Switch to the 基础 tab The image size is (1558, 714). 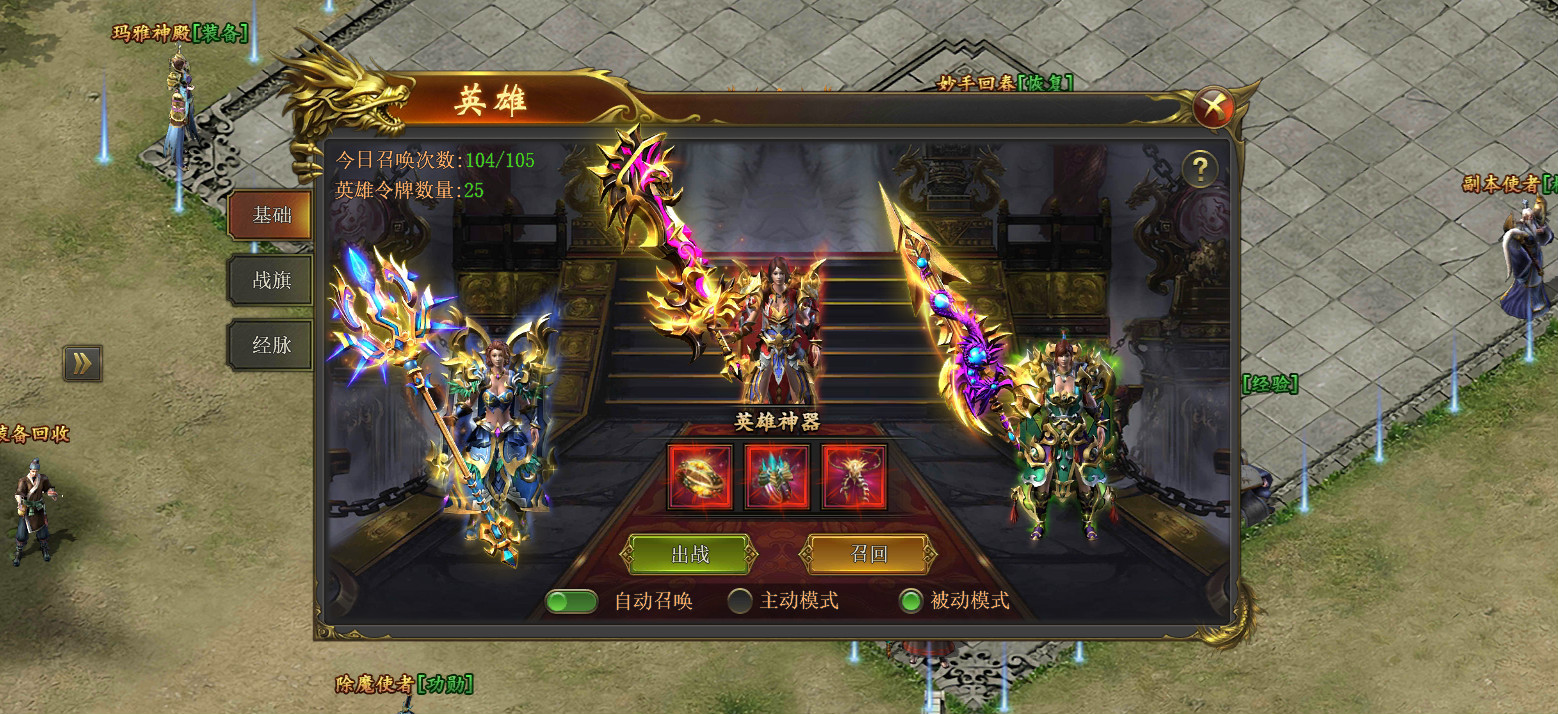[x=271, y=215]
